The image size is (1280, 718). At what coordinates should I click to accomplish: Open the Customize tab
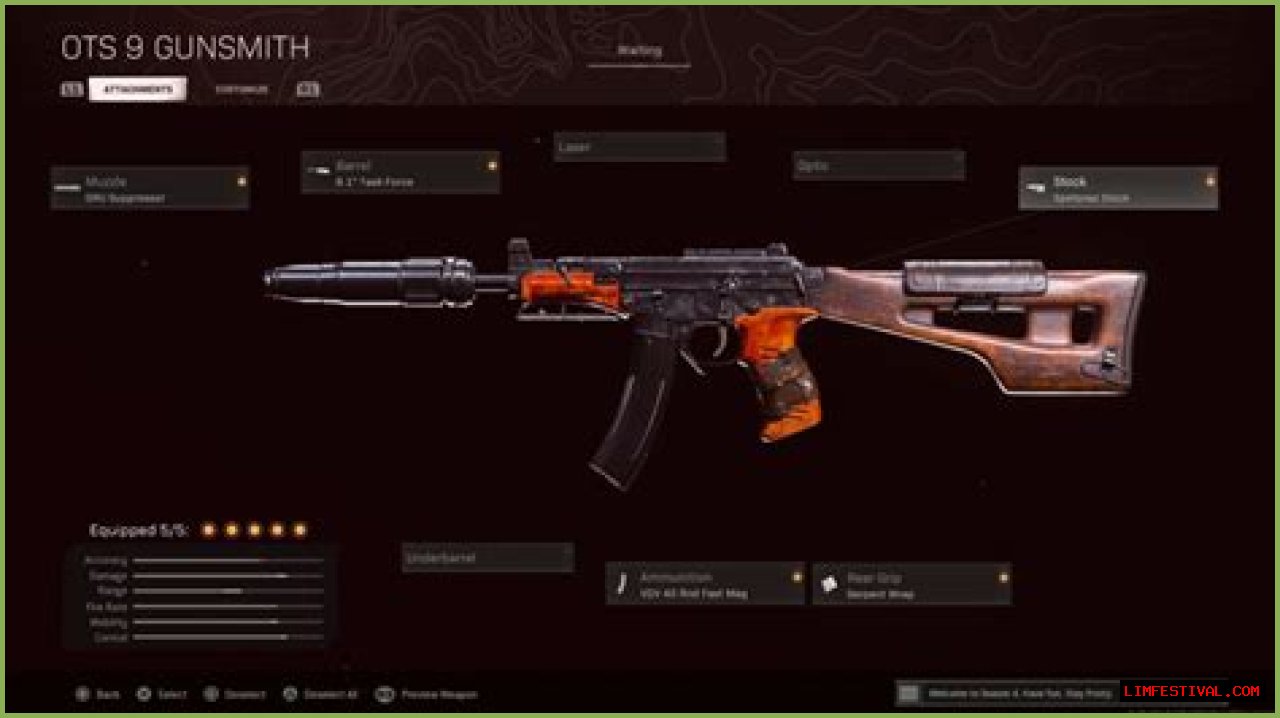[x=241, y=89]
